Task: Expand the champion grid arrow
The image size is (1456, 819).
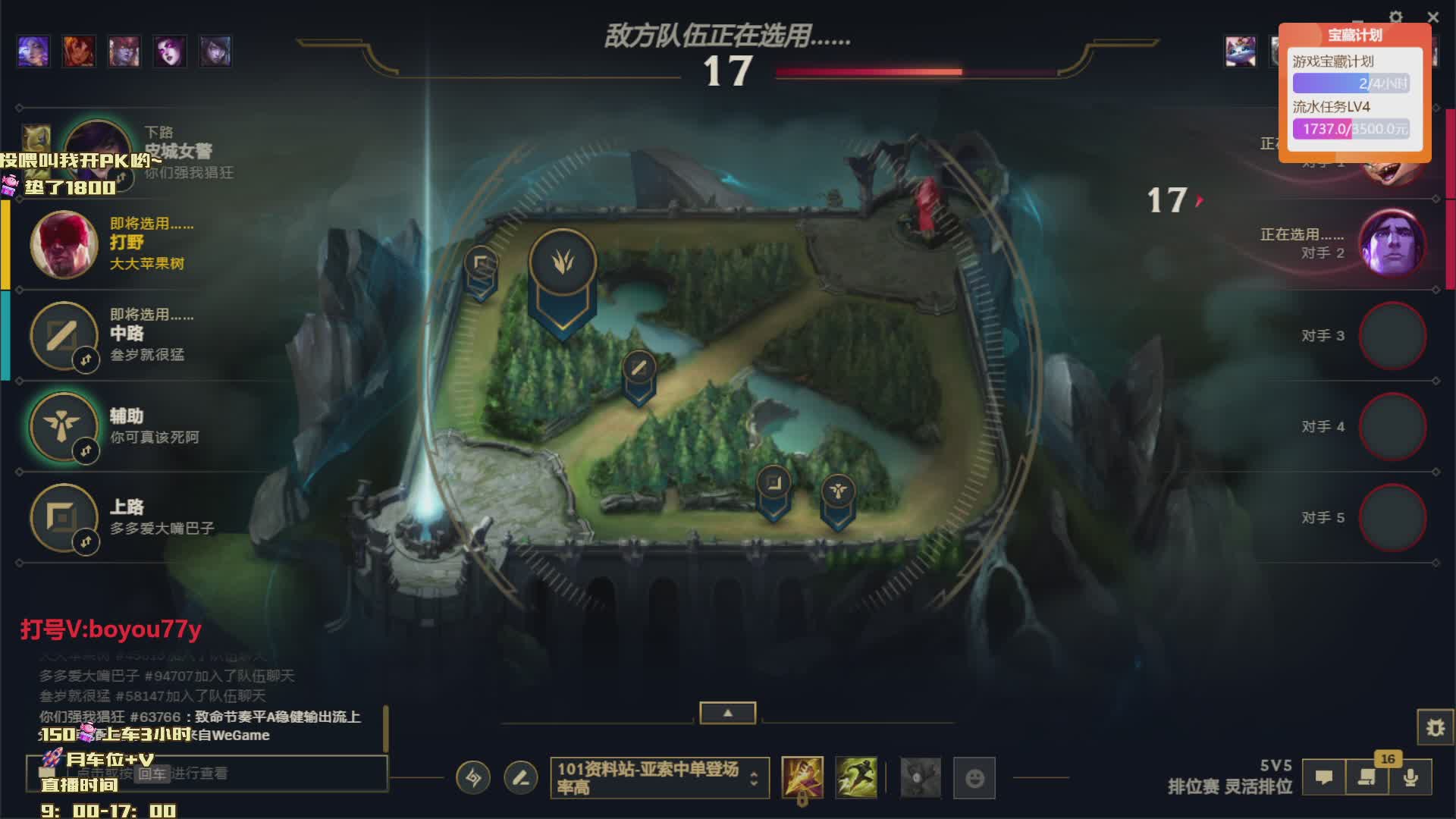Action: click(x=727, y=713)
